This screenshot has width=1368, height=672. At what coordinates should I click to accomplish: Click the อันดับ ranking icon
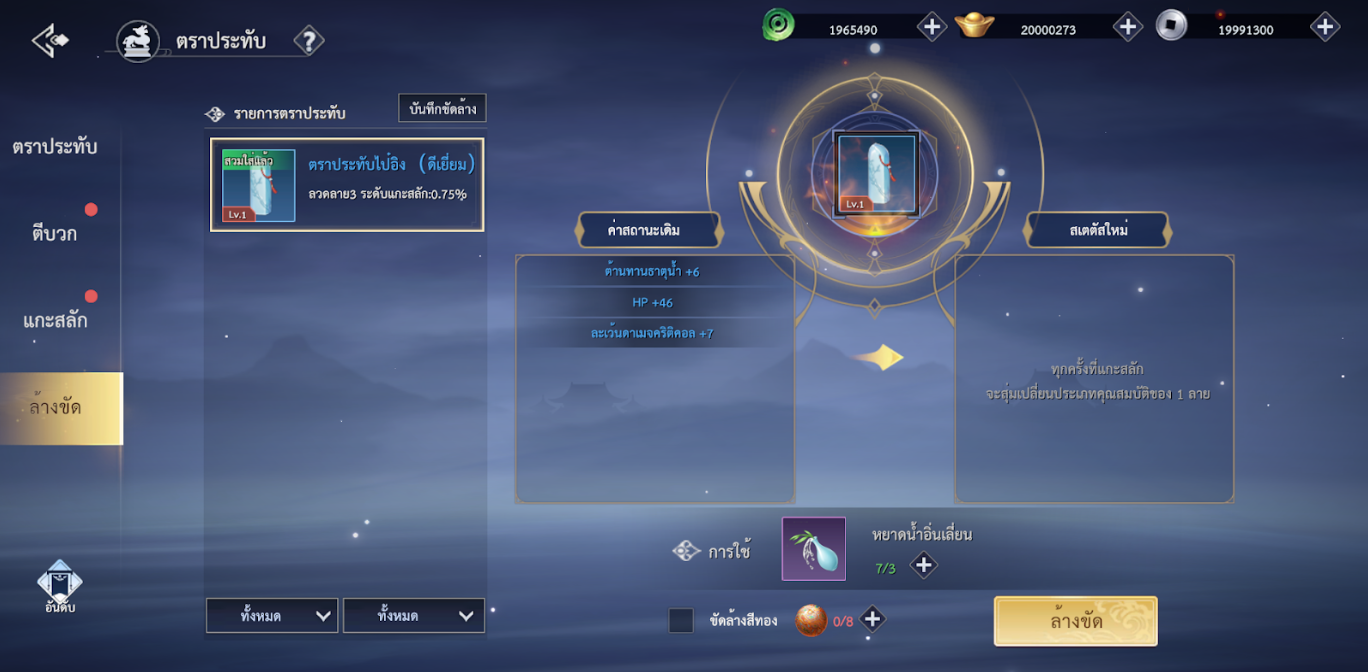60,587
